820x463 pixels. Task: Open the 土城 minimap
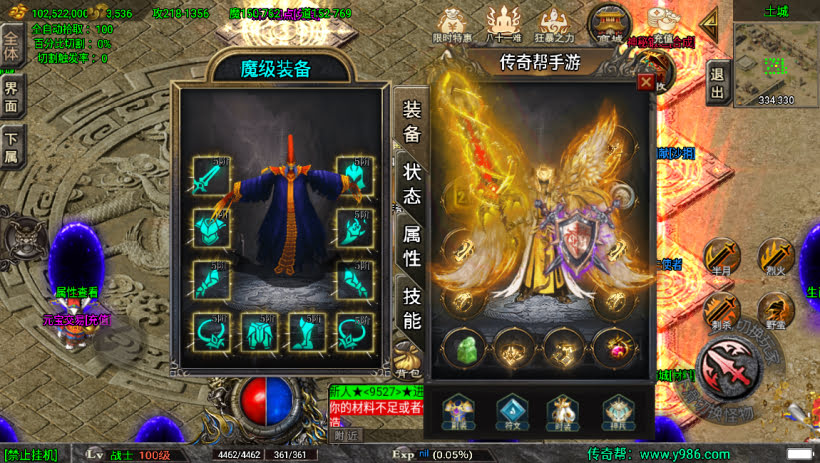(x=776, y=58)
